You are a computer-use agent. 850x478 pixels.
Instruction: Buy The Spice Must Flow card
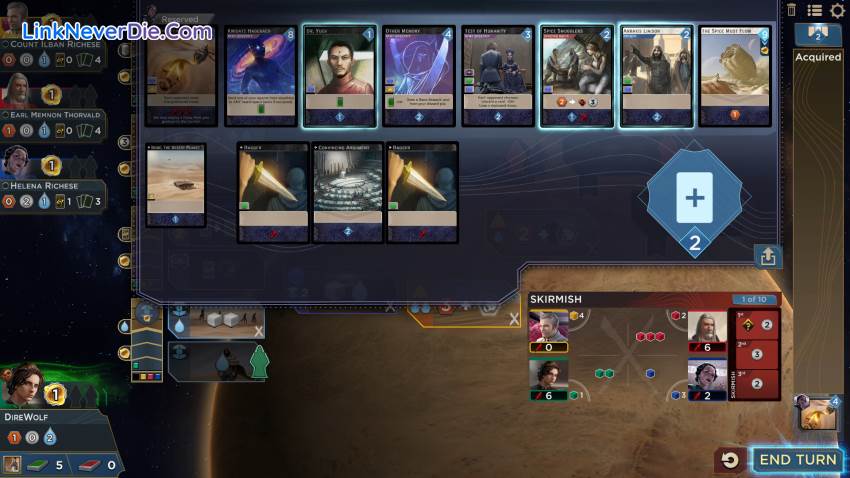tap(735, 77)
